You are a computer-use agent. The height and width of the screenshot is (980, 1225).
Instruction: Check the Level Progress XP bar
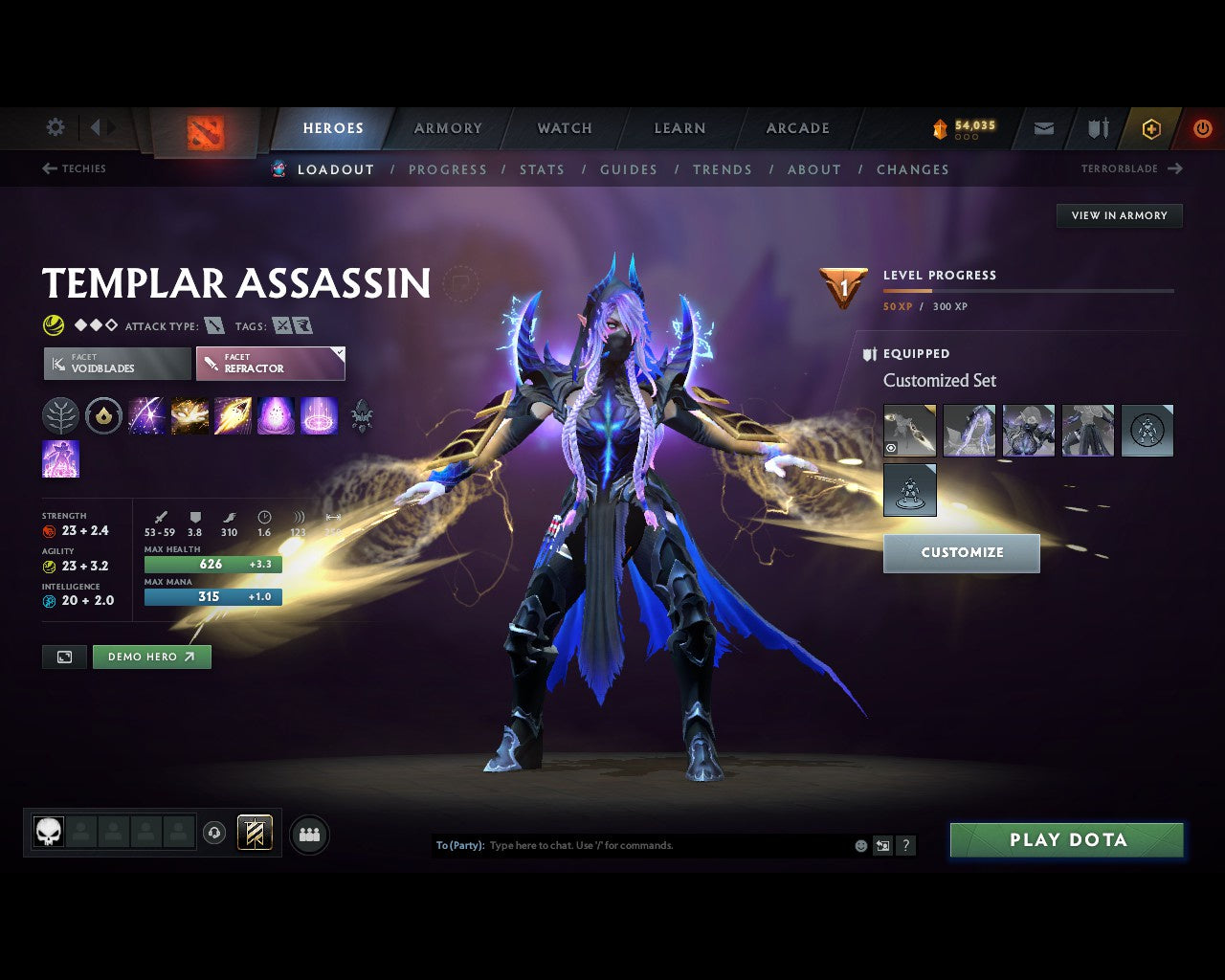click(x=1029, y=292)
